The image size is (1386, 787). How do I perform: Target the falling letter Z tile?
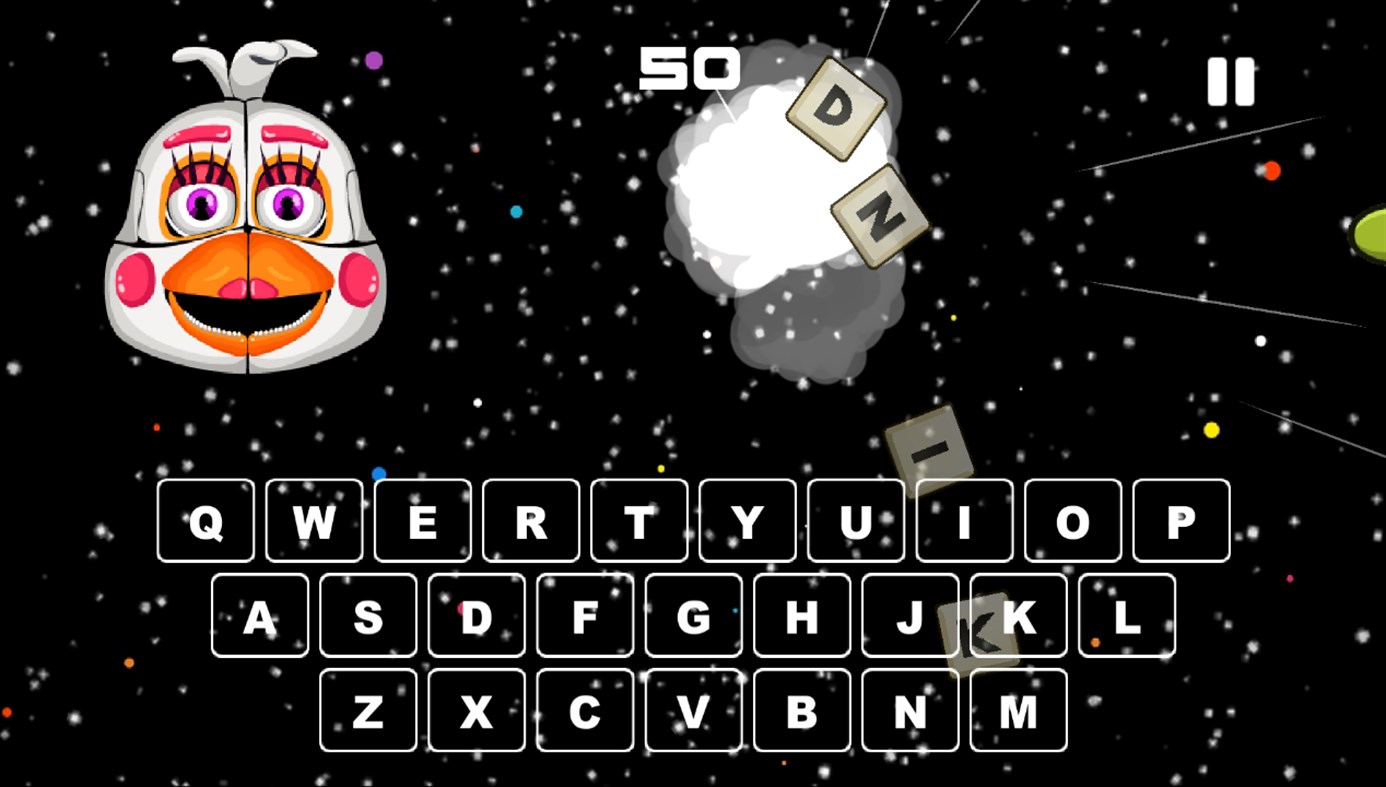pos(878,213)
